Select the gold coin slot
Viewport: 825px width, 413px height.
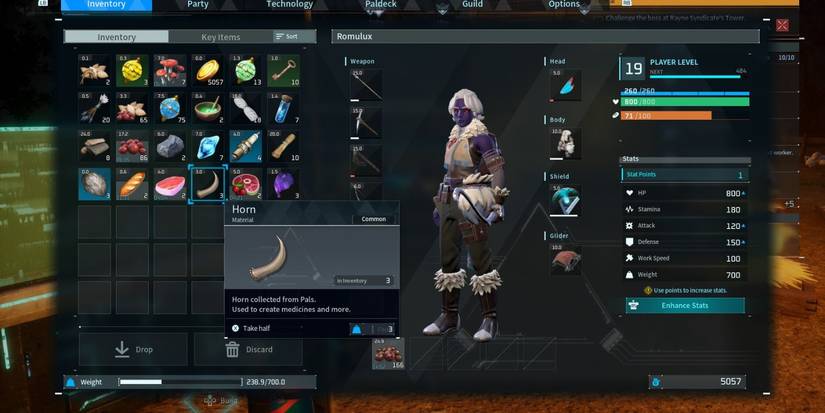tap(208, 71)
